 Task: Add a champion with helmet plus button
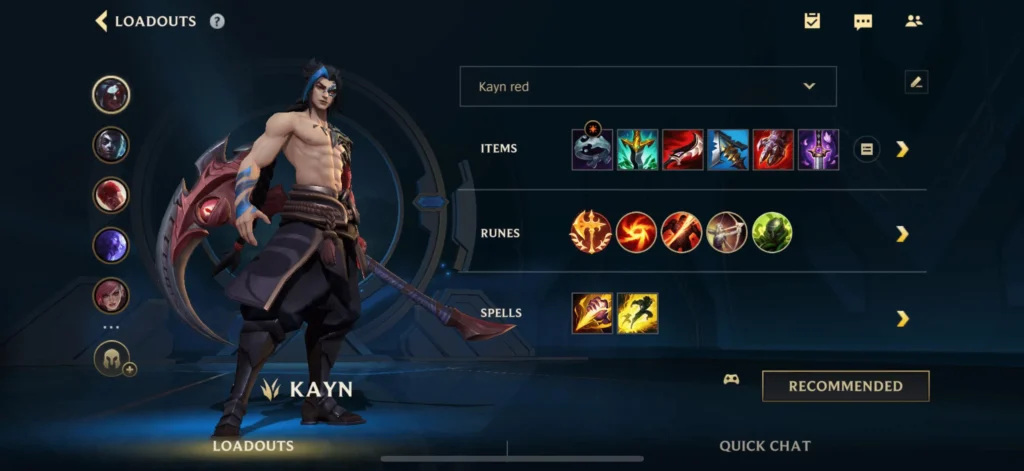point(113,359)
